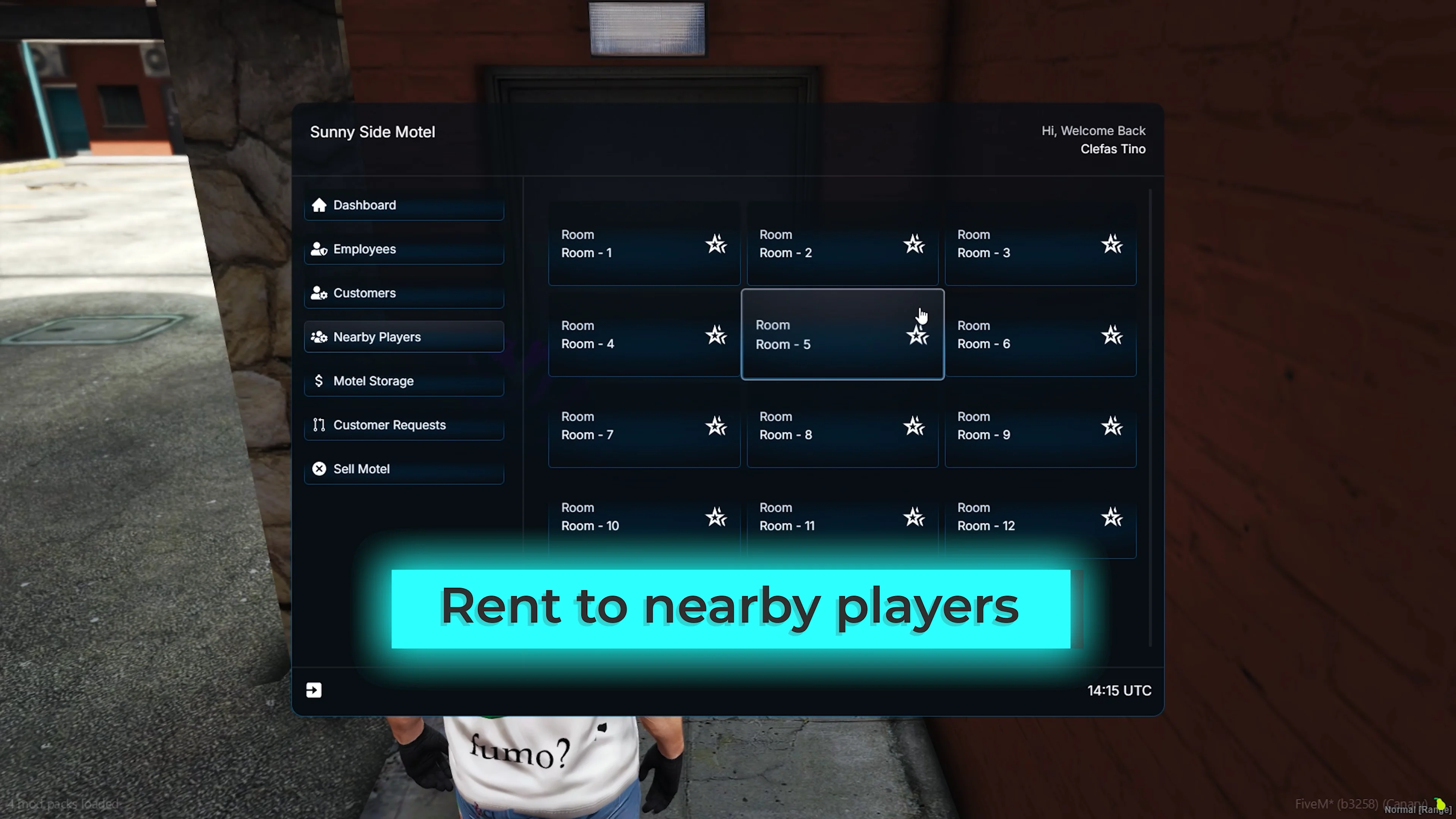Select the Room - 8 card
This screenshot has height=819, width=1456.
(842, 426)
